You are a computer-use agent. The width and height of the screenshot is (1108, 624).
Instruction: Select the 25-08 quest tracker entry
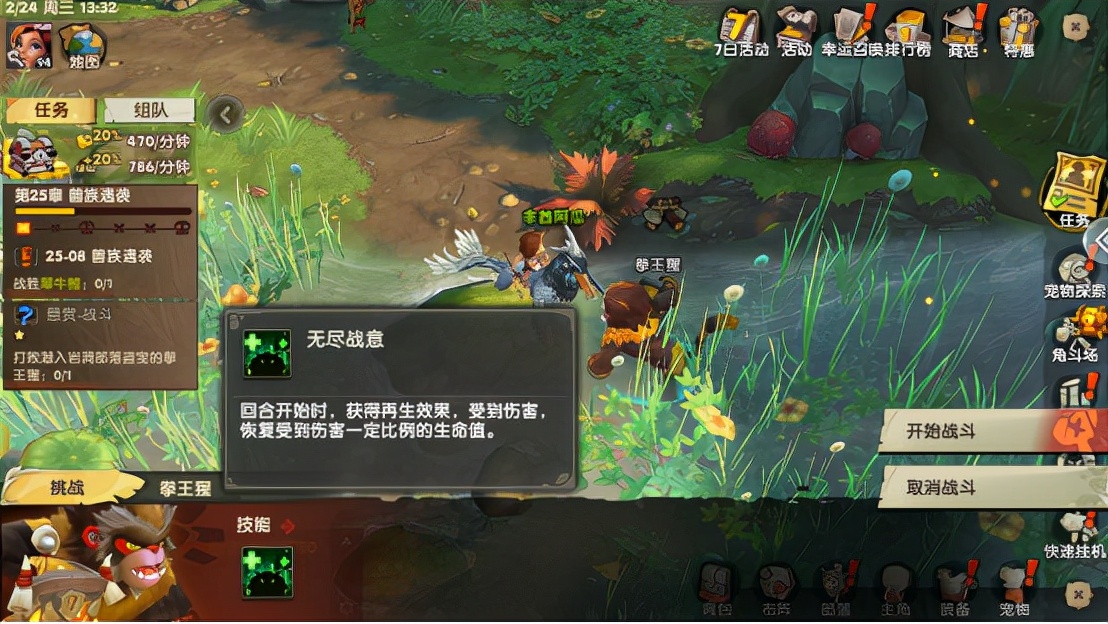[x=98, y=256]
